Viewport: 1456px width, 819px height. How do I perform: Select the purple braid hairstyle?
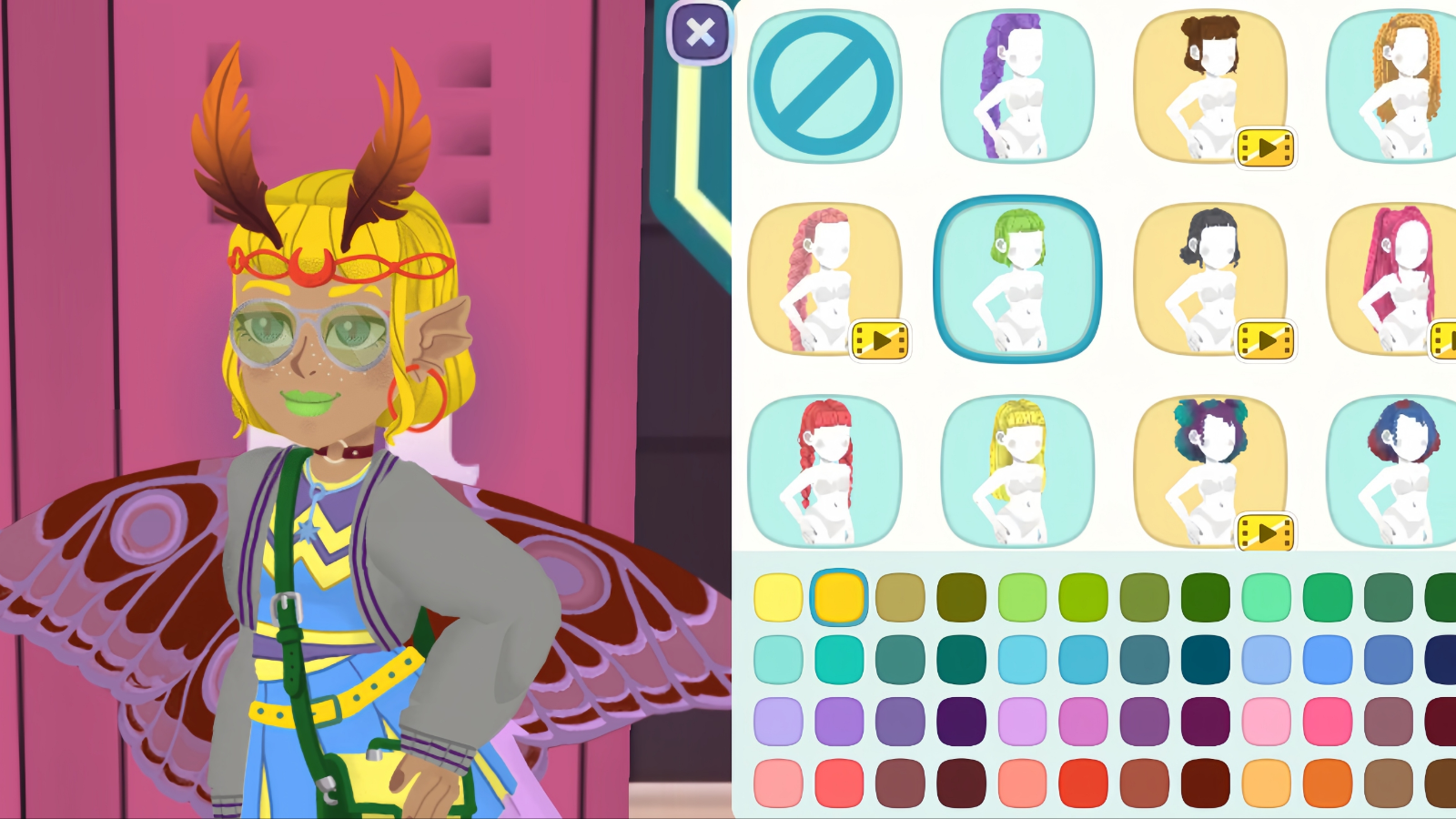[1017, 86]
